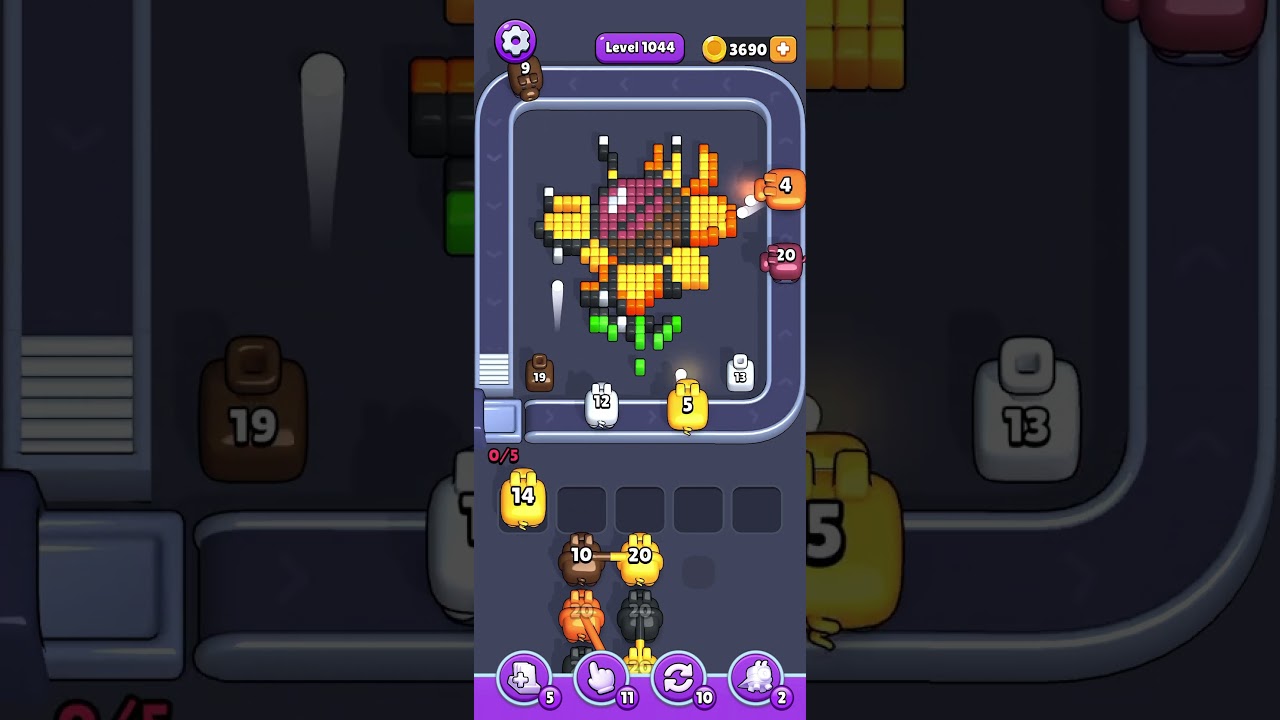Pick the black fist numbered 20
This screenshot has width=1280, height=720.
(640, 610)
